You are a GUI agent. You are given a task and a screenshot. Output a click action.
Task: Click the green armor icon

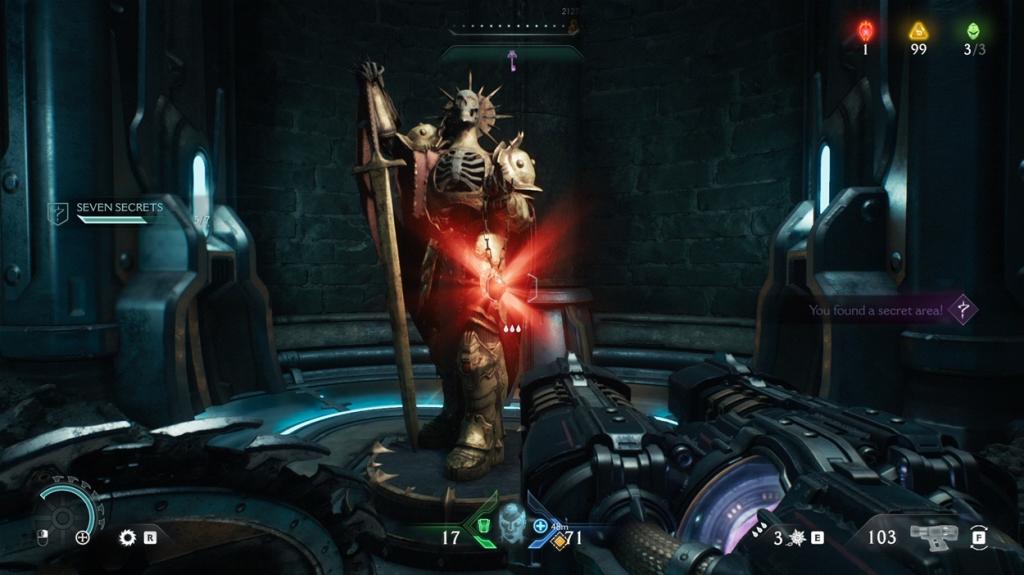click(482, 524)
